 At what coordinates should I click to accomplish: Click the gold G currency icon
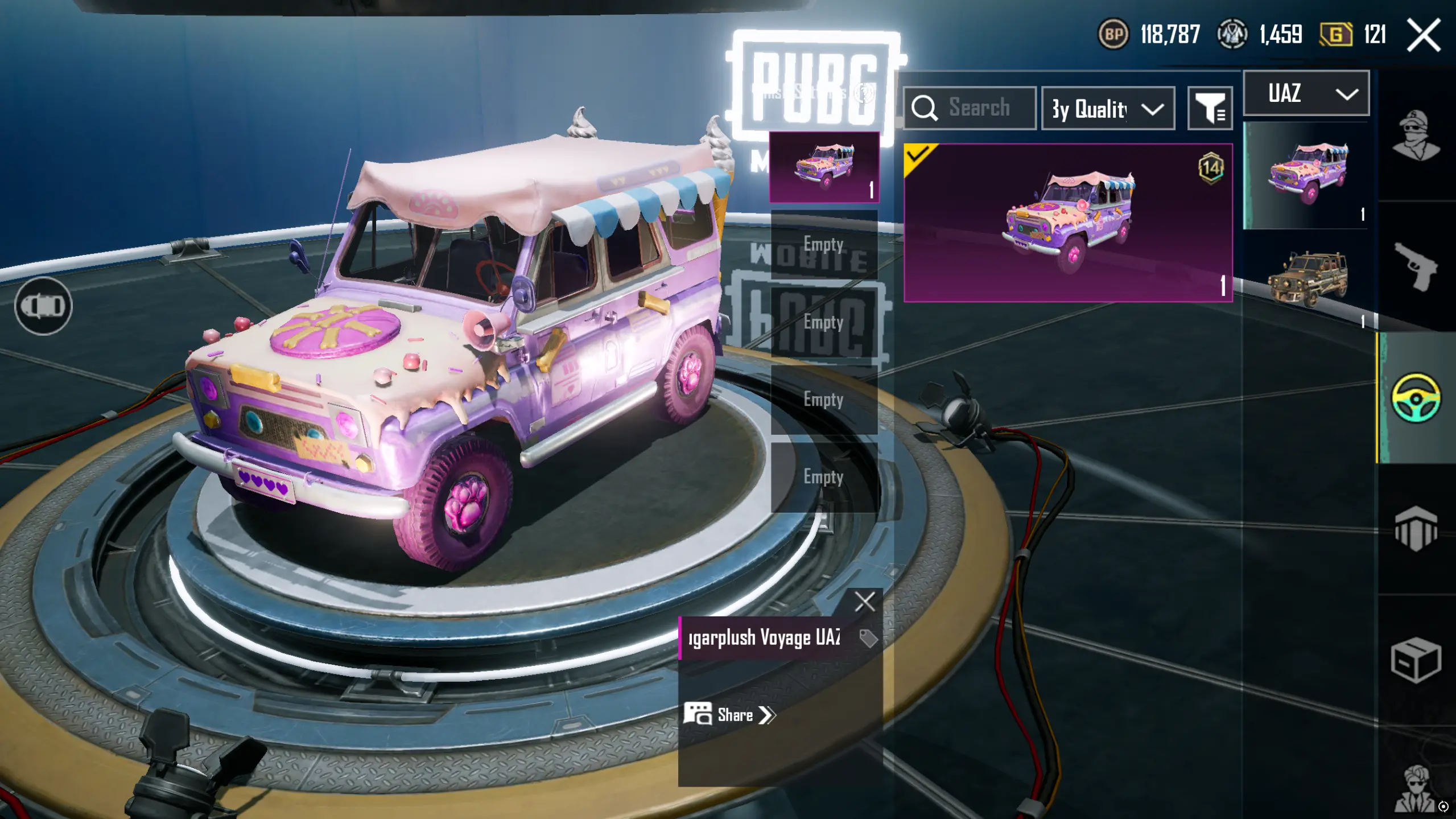coord(1335,35)
